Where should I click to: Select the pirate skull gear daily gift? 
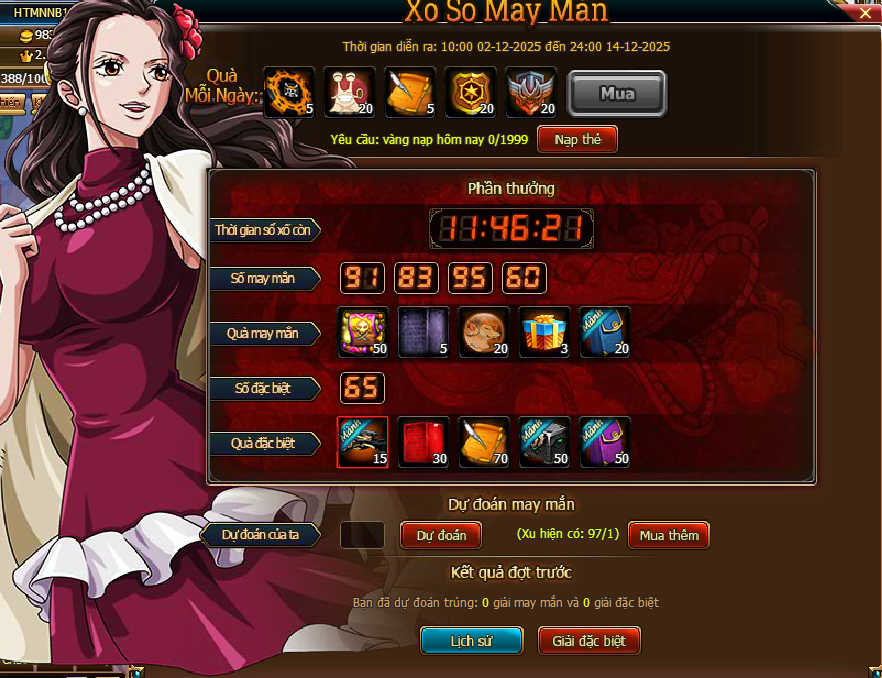tap(289, 93)
